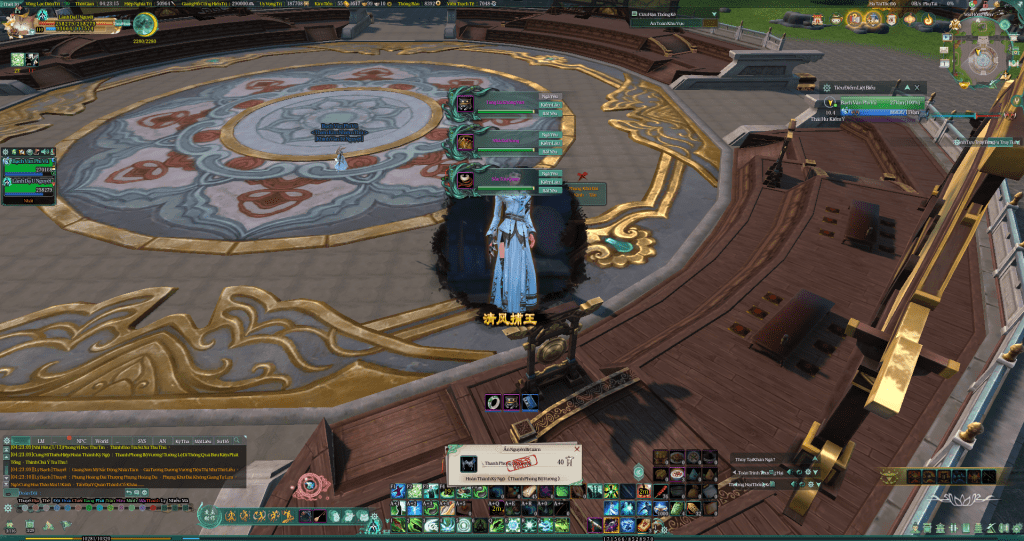Select the first party member portrait
This screenshot has height=541, width=1024.
tap(466, 103)
